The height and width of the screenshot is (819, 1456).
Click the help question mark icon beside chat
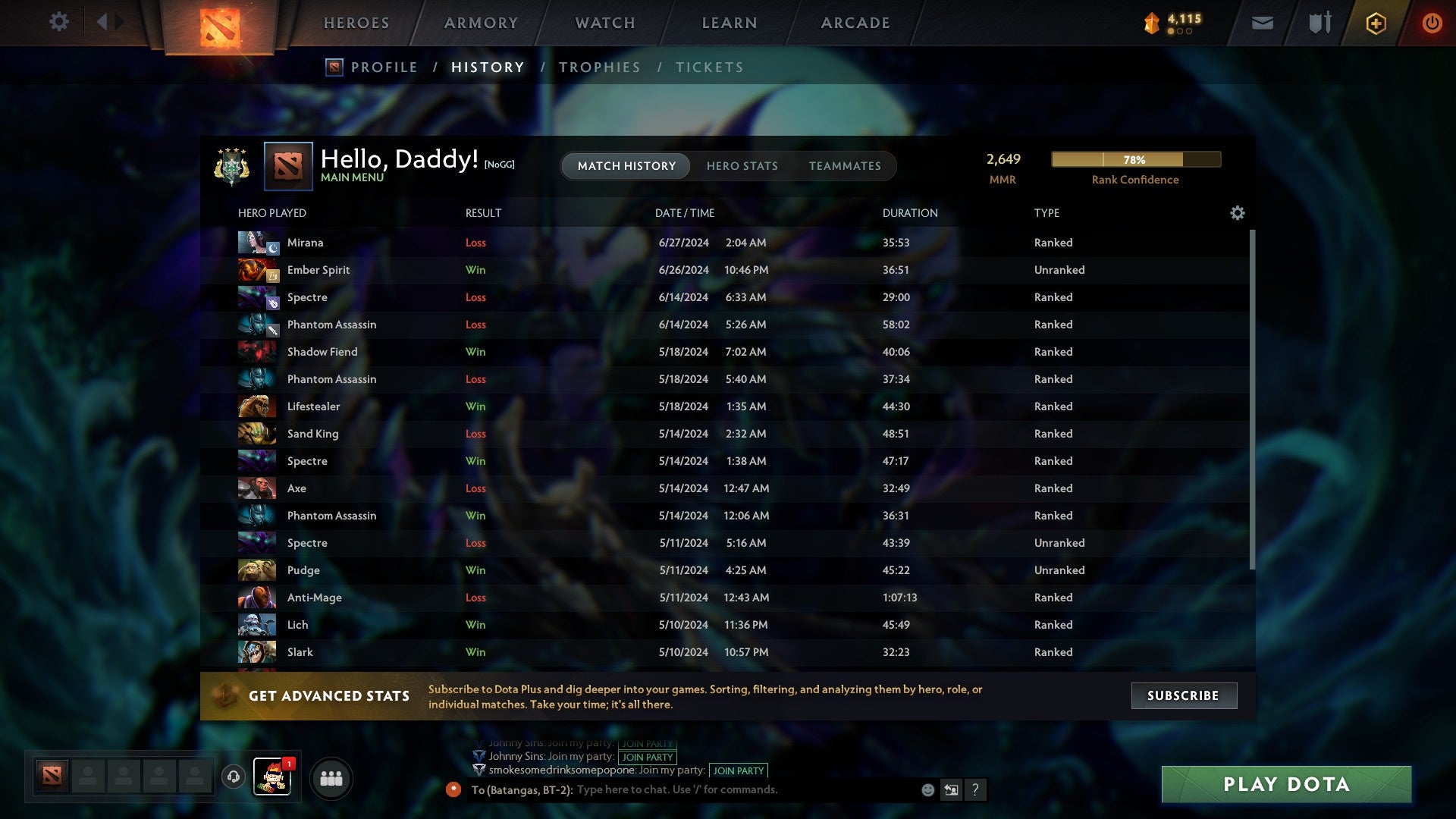[976, 790]
